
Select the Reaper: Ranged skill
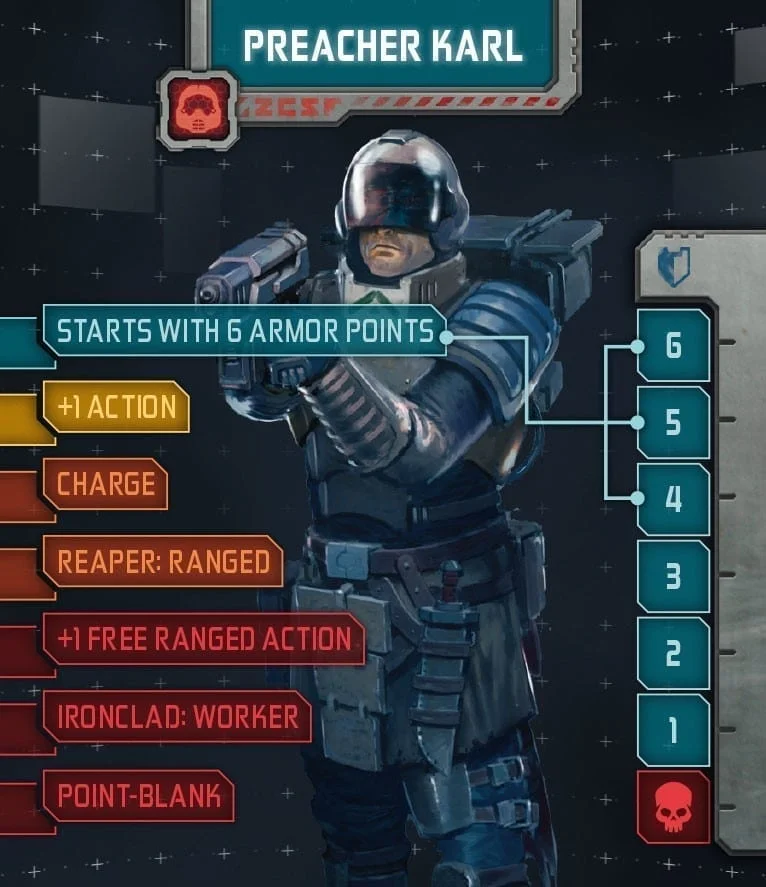coord(163,562)
